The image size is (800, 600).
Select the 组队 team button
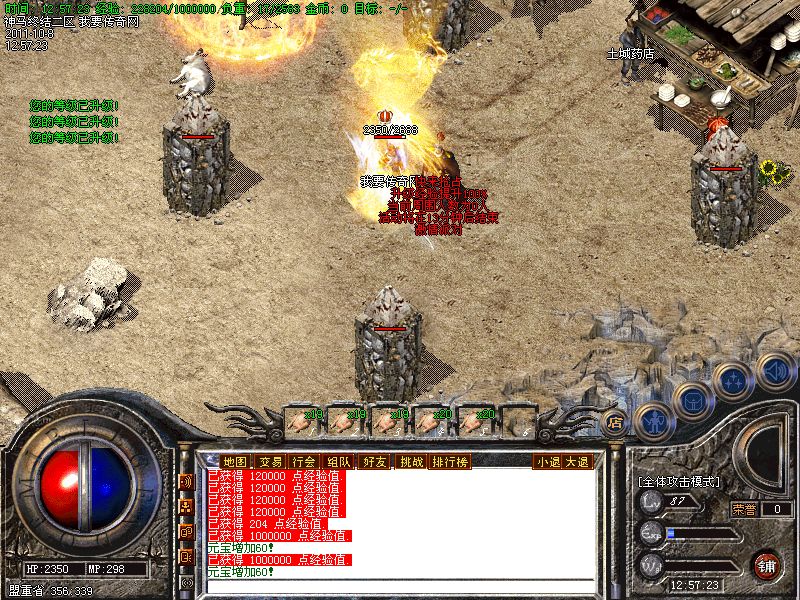pos(338,462)
